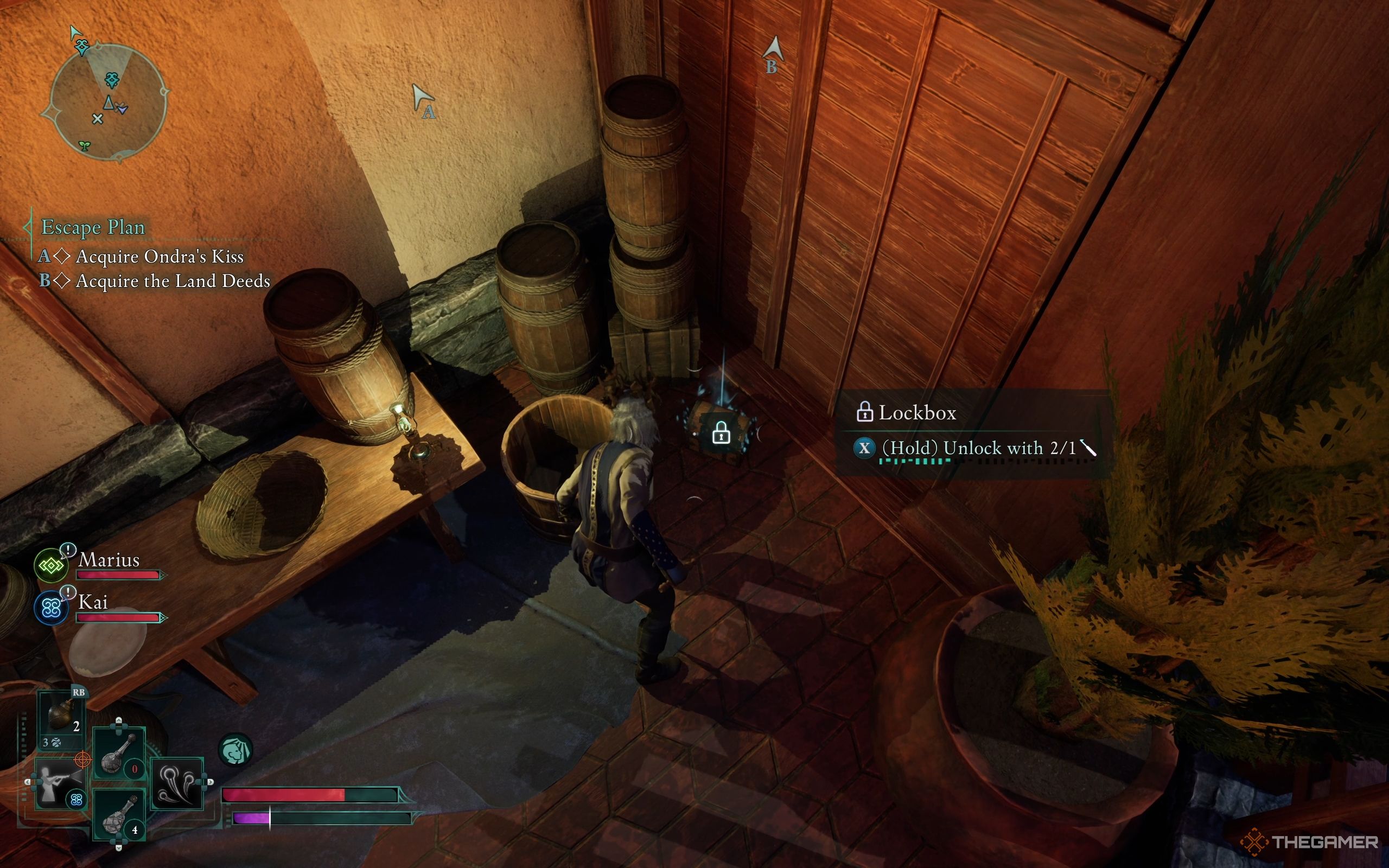Choose the Acquire Ondra's Kiss objective

pos(160,257)
